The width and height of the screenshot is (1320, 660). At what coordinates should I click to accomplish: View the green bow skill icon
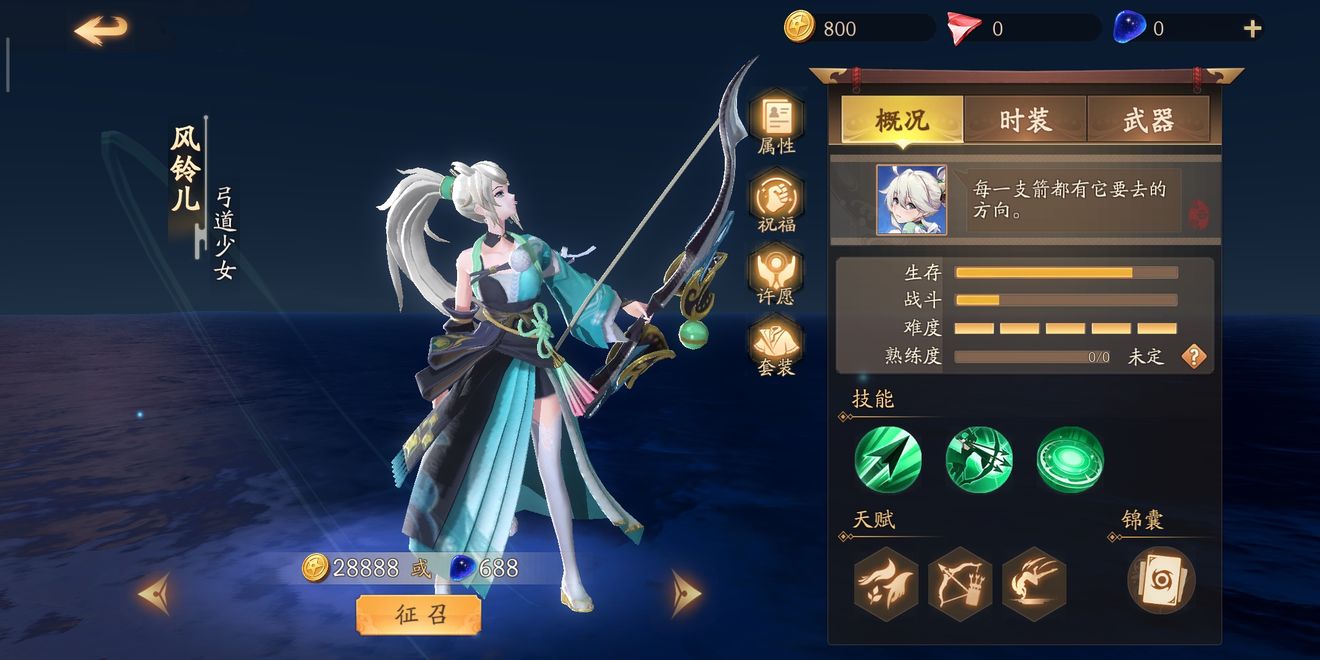click(979, 460)
